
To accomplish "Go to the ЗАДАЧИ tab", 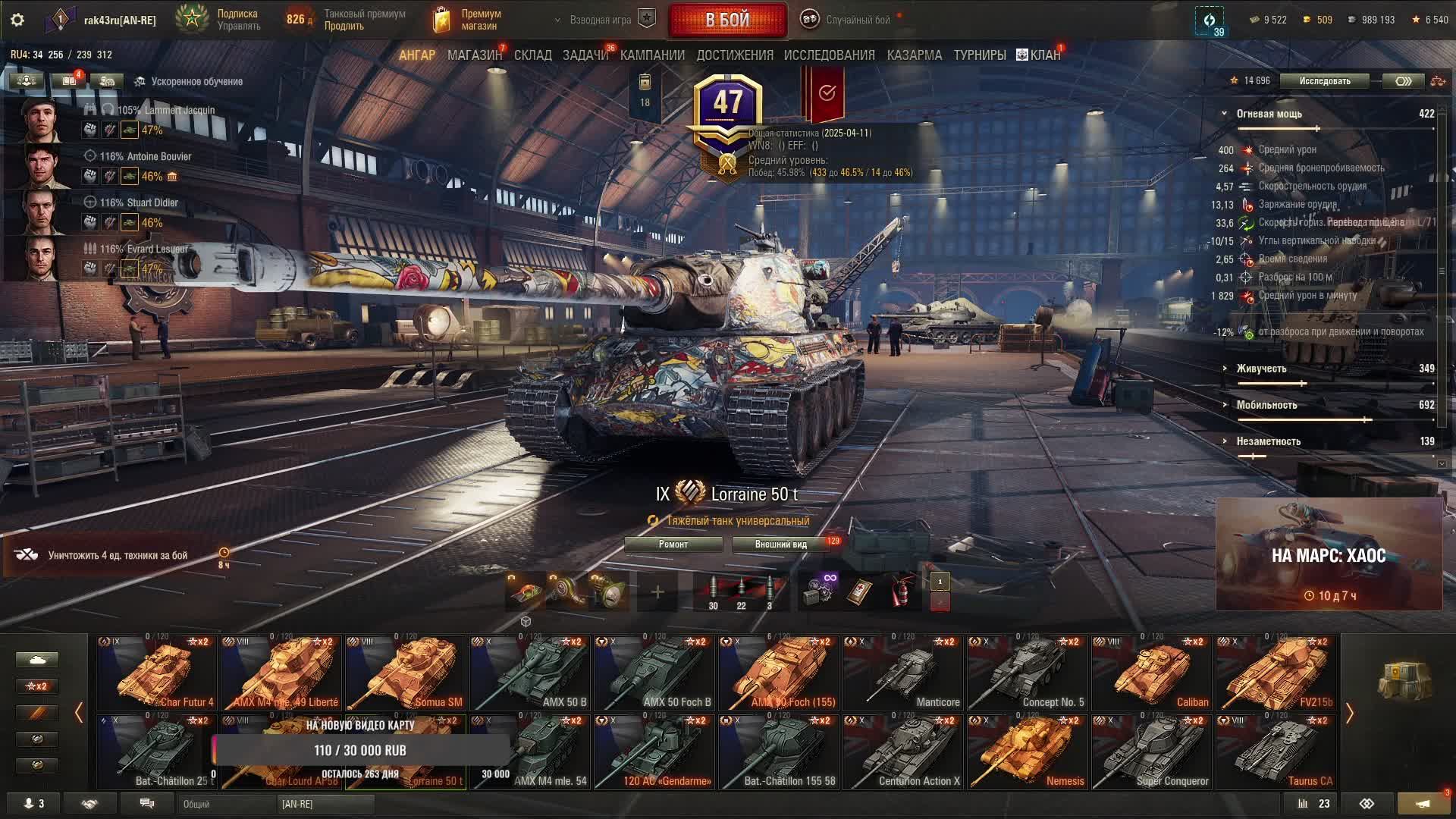I will tap(585, 55).
